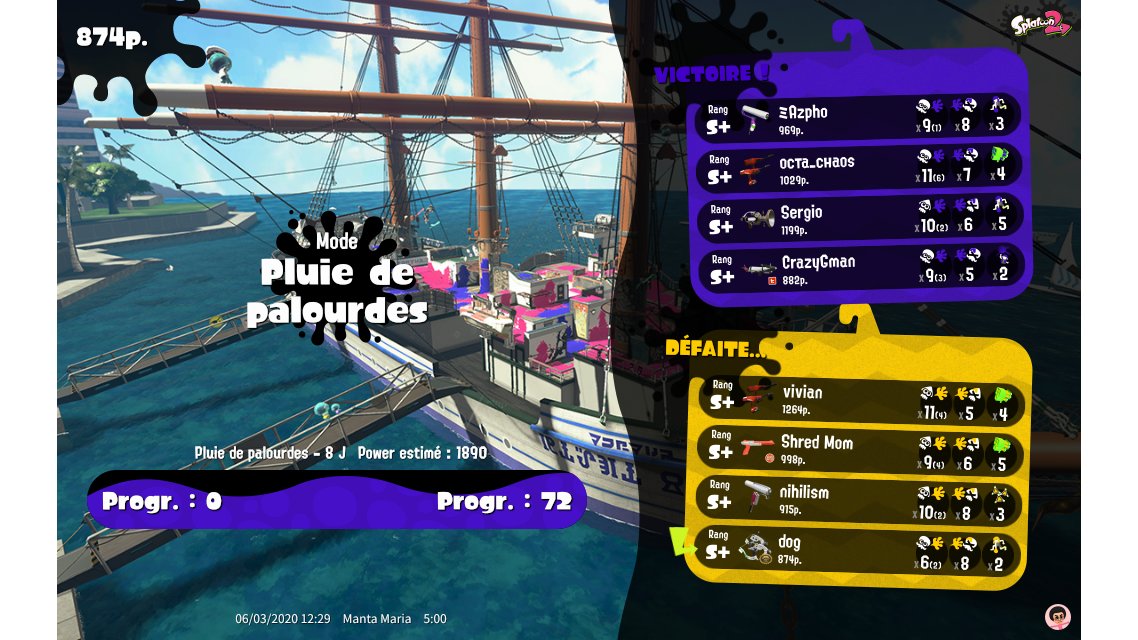
Task: Open CrazyCman's result entry
Action: pos(858,268)
